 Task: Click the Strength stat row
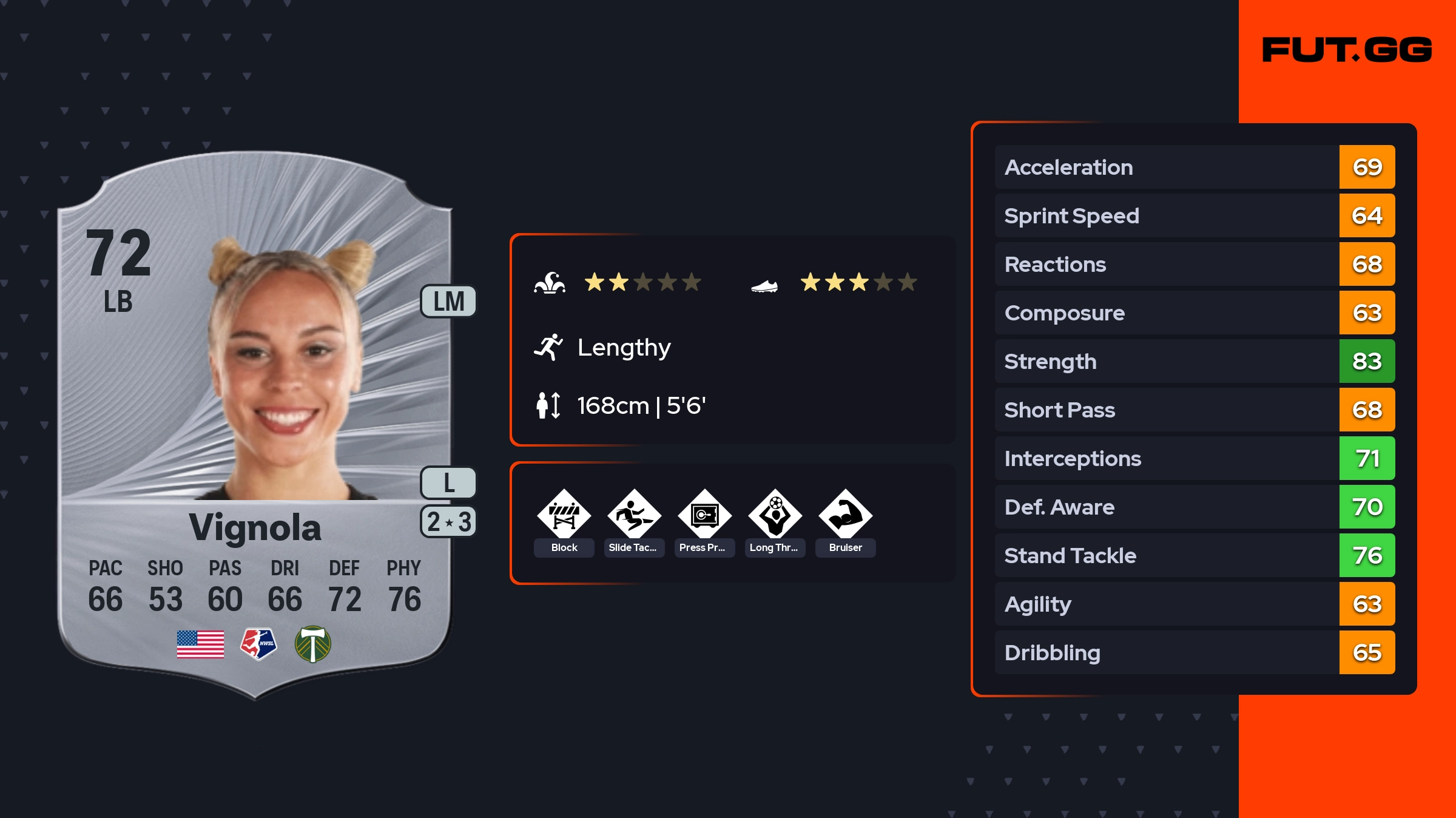point(1194,361)
